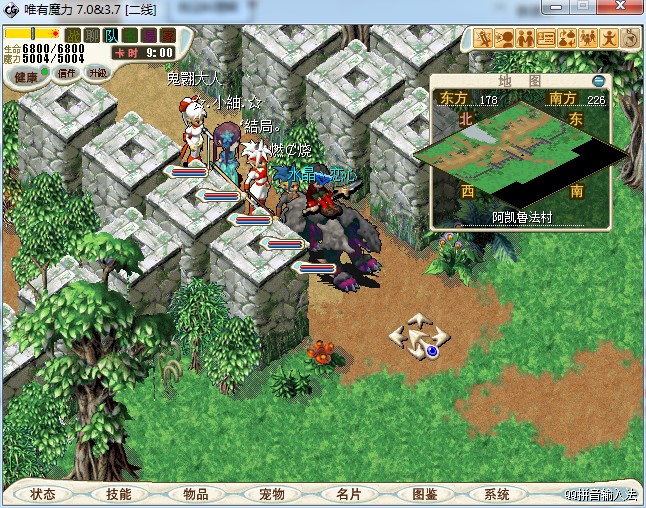The height and width of the screenshot is (508, 646).
Task: Open the 技能 skills menu
Action: tap(119, 494)
